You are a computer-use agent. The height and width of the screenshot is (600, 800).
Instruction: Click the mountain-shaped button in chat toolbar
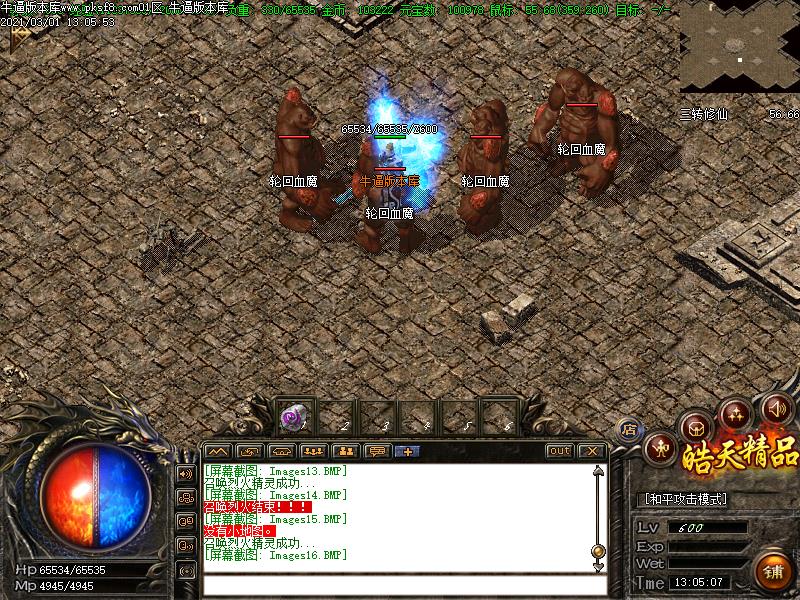(x=218, y=451)
